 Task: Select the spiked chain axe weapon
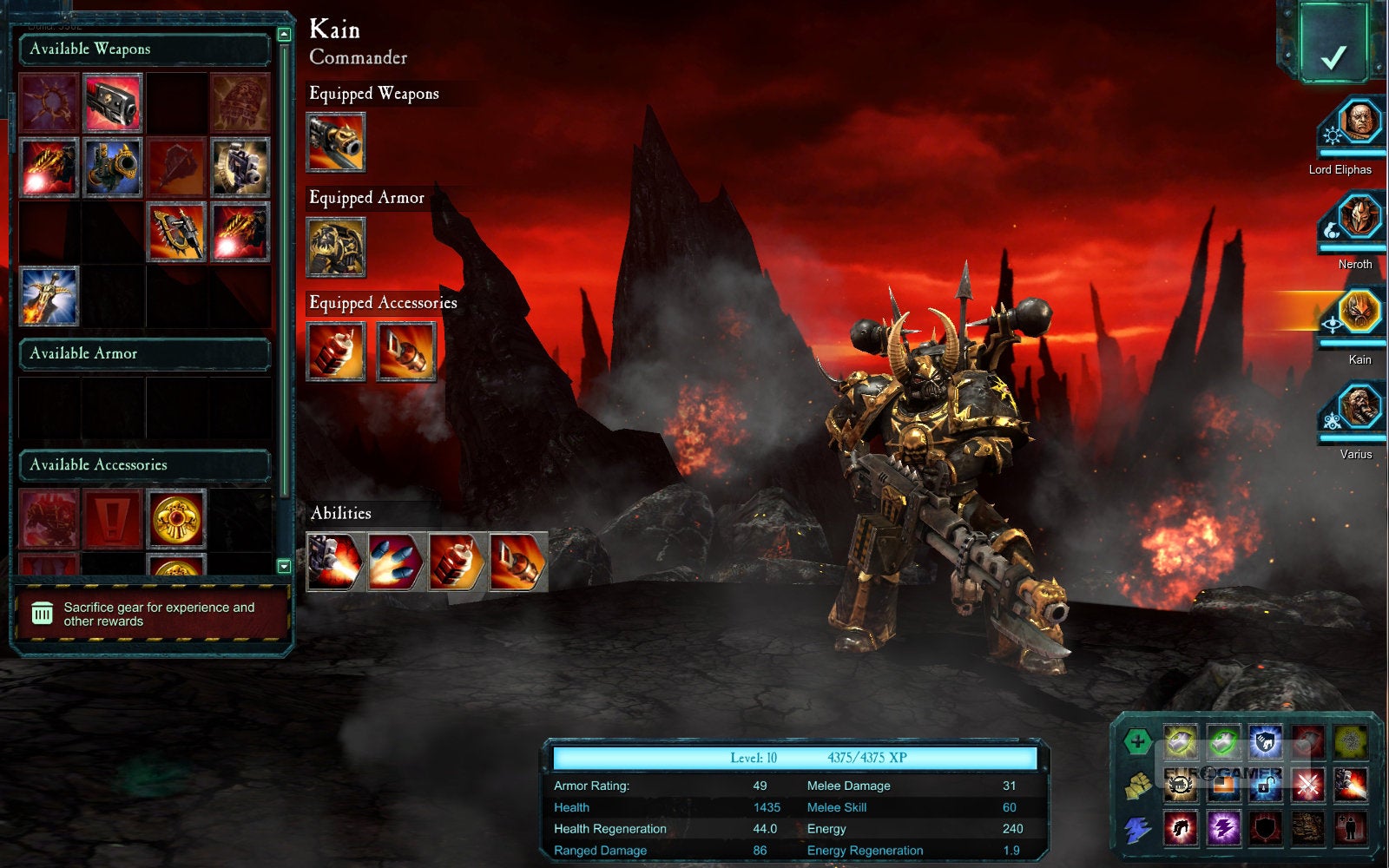pos(177,232)
